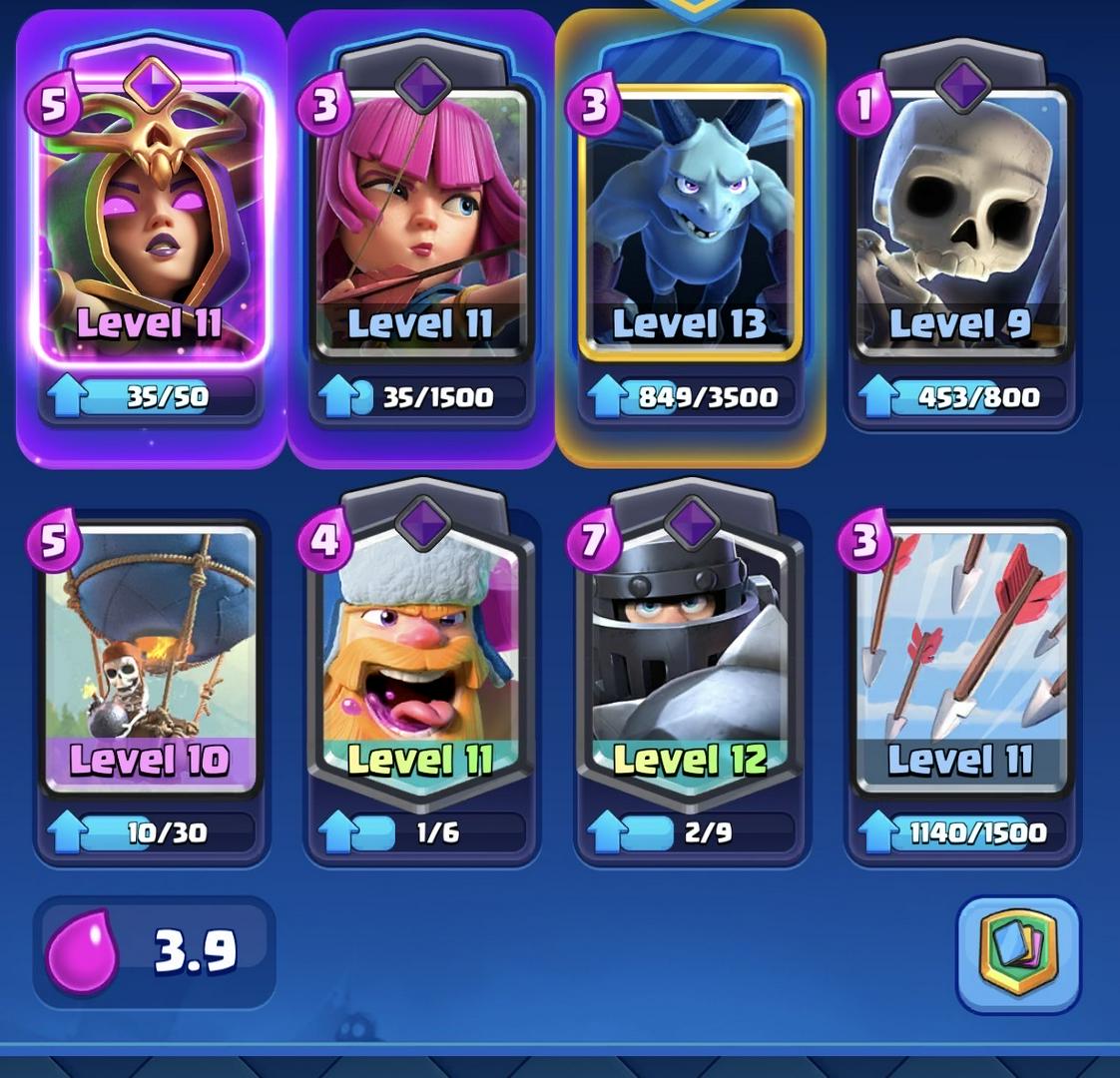Open the card collection shield button
Image resolution: width=1120 pixels, height=1078 pixels.
[1017, 954]
